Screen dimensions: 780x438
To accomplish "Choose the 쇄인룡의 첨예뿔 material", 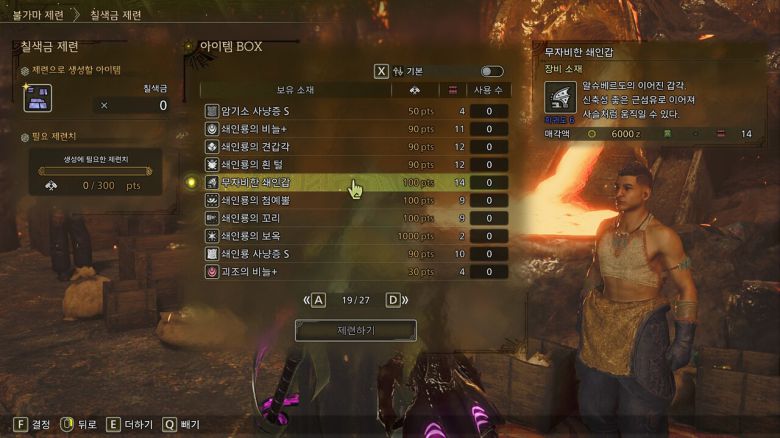I will (300, 201).
